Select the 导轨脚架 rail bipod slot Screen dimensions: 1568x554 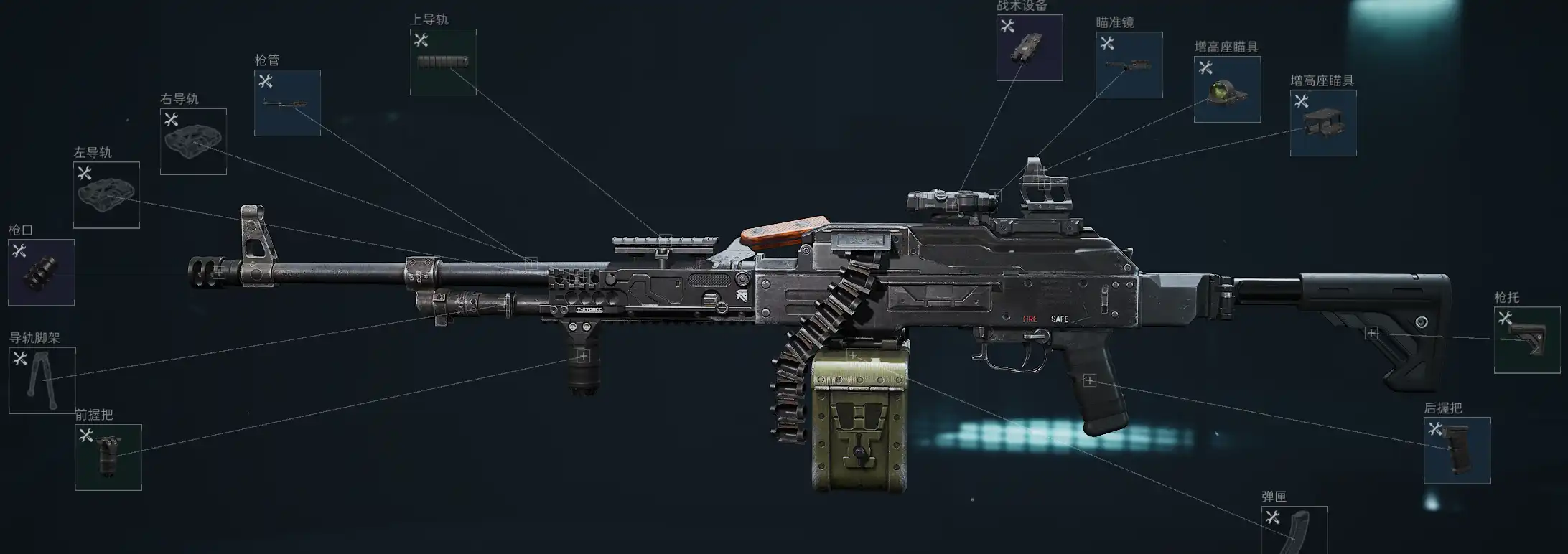(x=42, y=380)
